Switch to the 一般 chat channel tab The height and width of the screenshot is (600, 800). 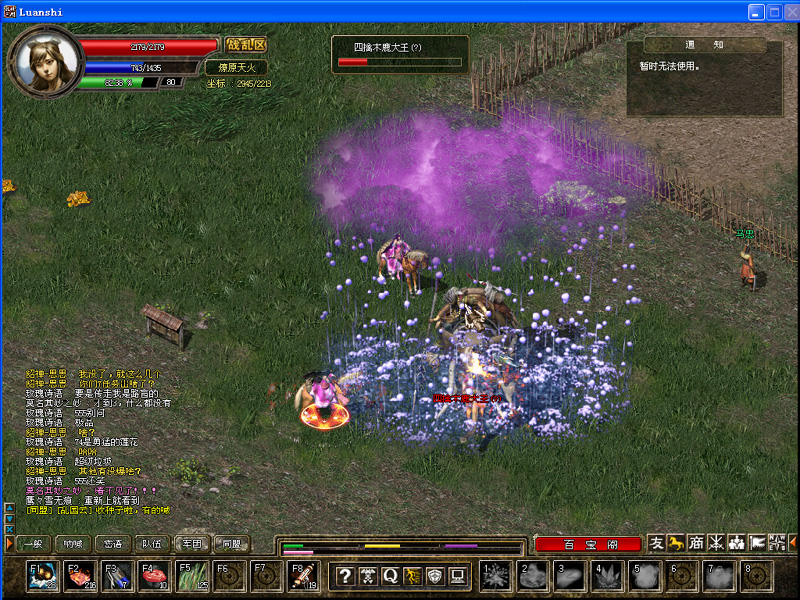tap(31, 544)
